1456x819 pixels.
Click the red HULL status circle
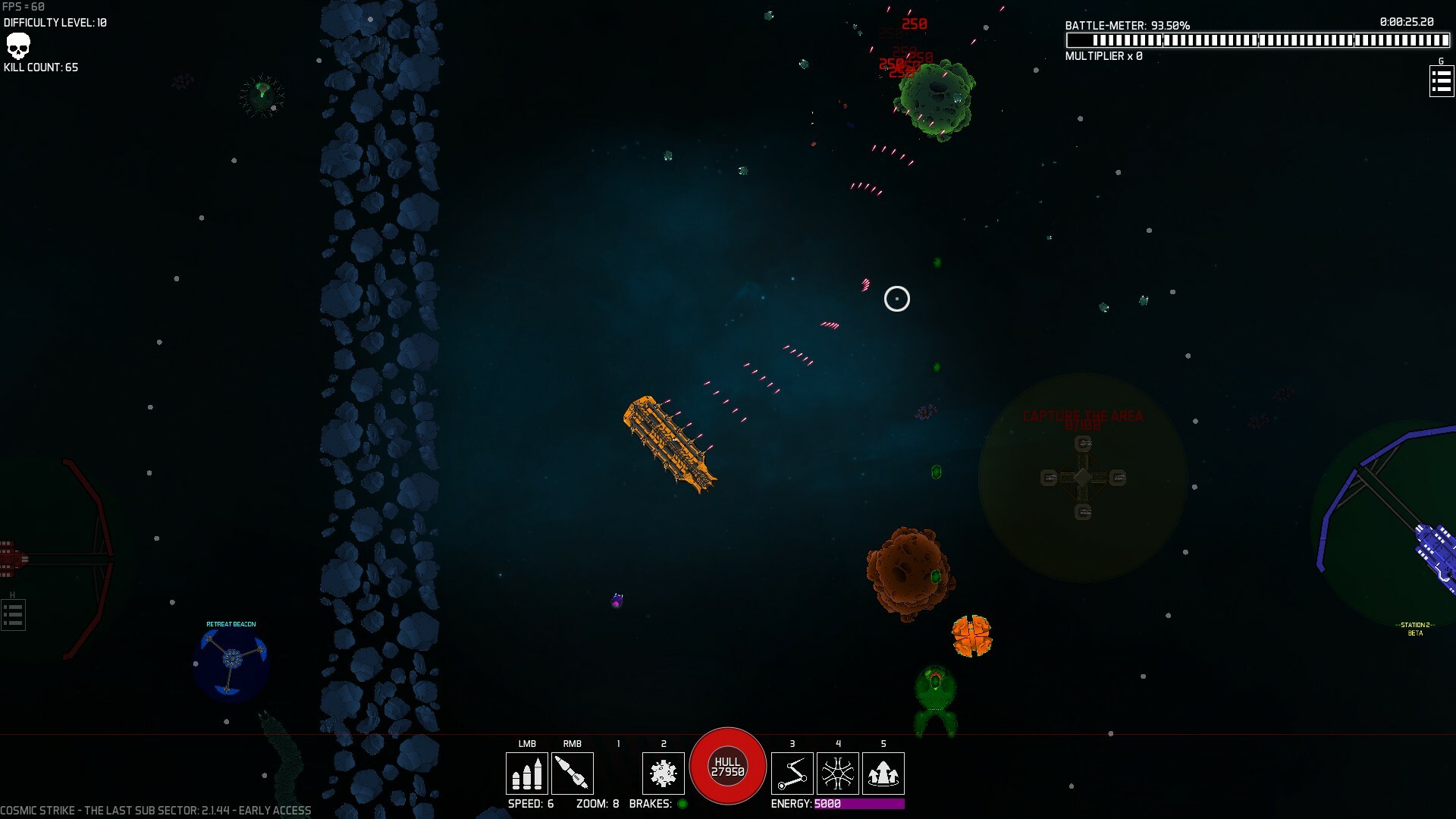point(728,766)
